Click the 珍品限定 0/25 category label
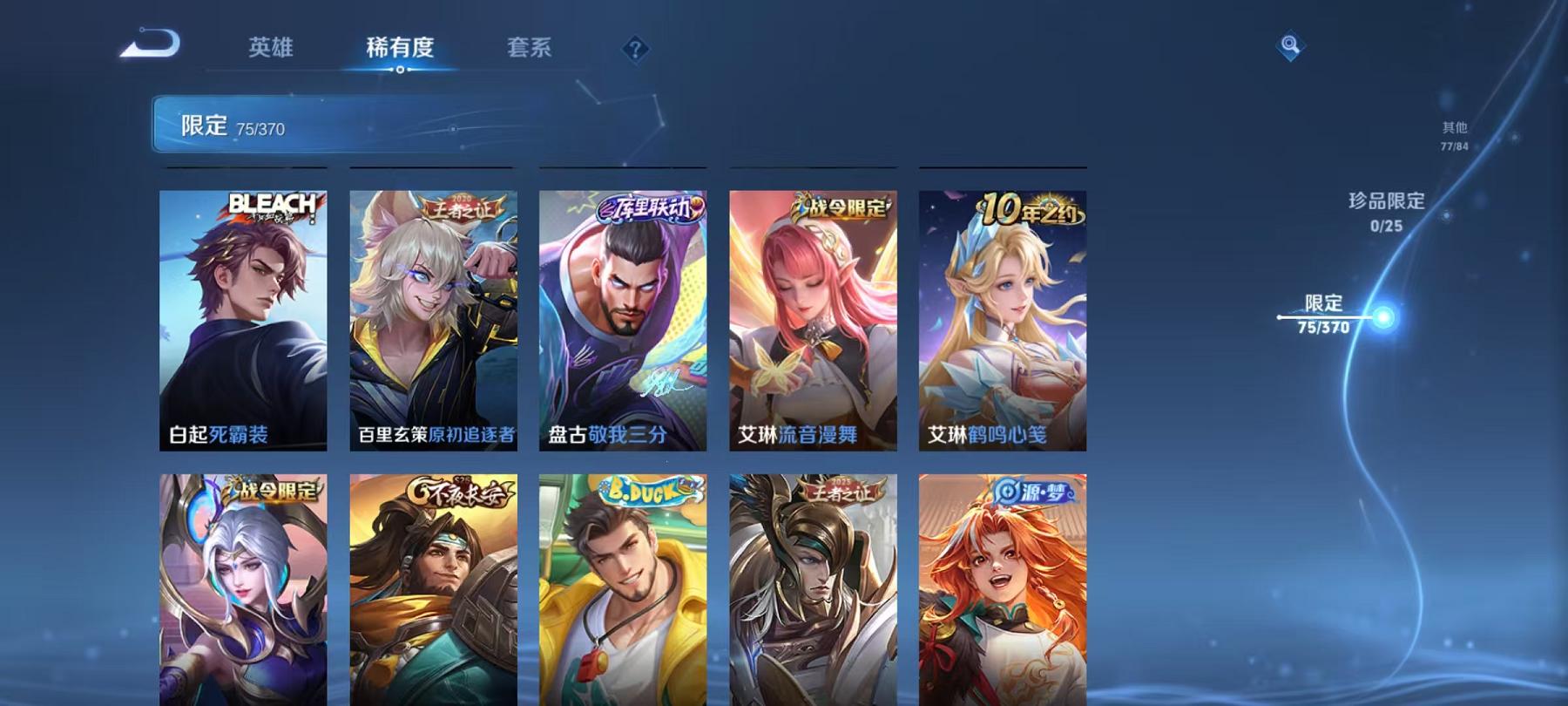Screen dimensions: 1568x706 pyautogui.click(x=1385, y=214)
